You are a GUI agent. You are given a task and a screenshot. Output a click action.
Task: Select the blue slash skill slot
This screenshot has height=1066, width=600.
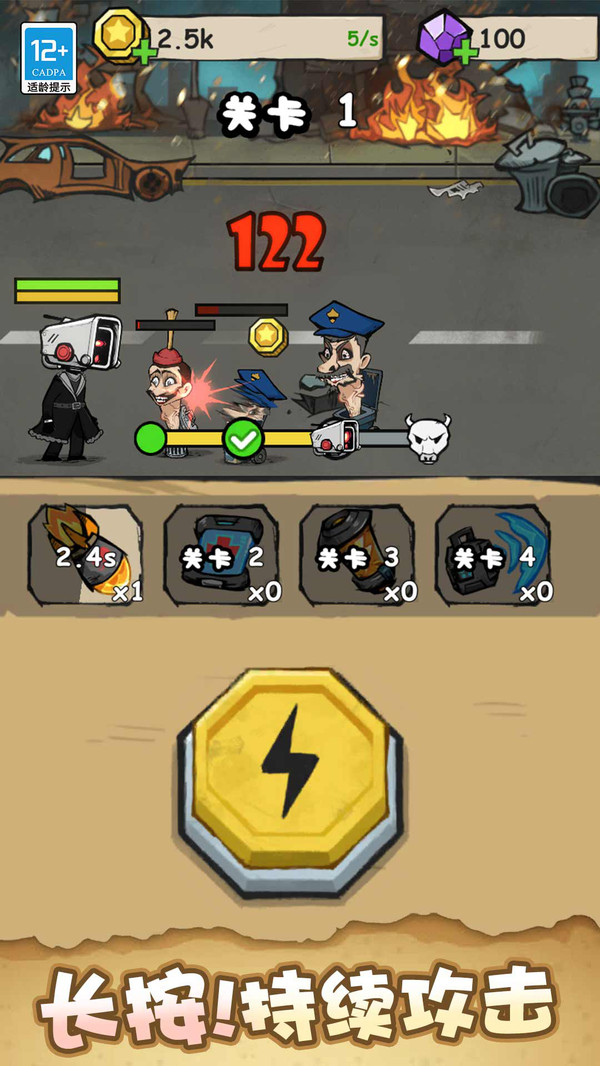494,556
